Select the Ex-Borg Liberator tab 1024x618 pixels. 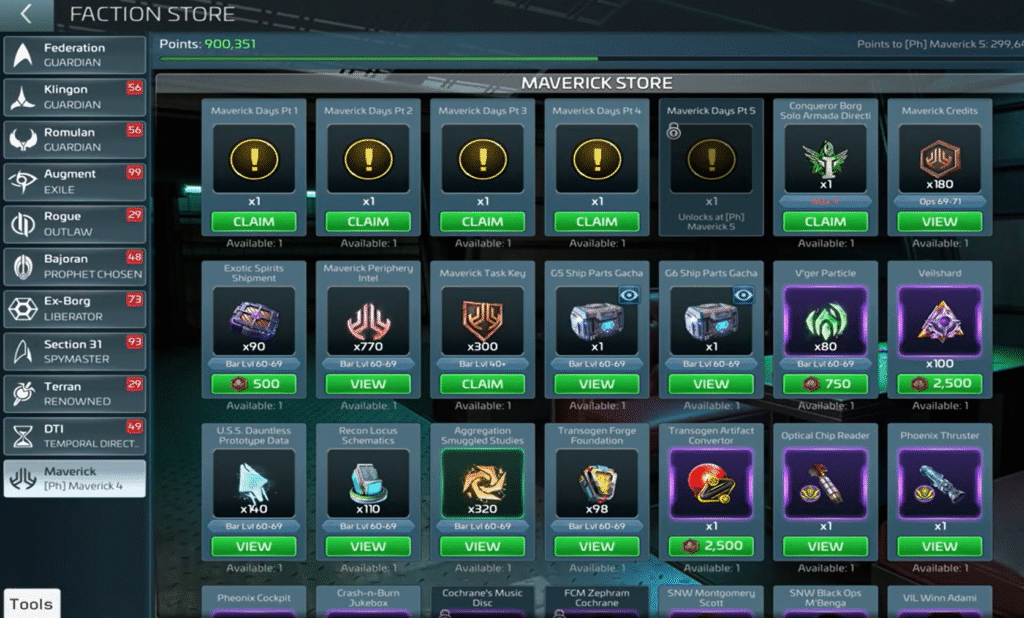(75, 308)
